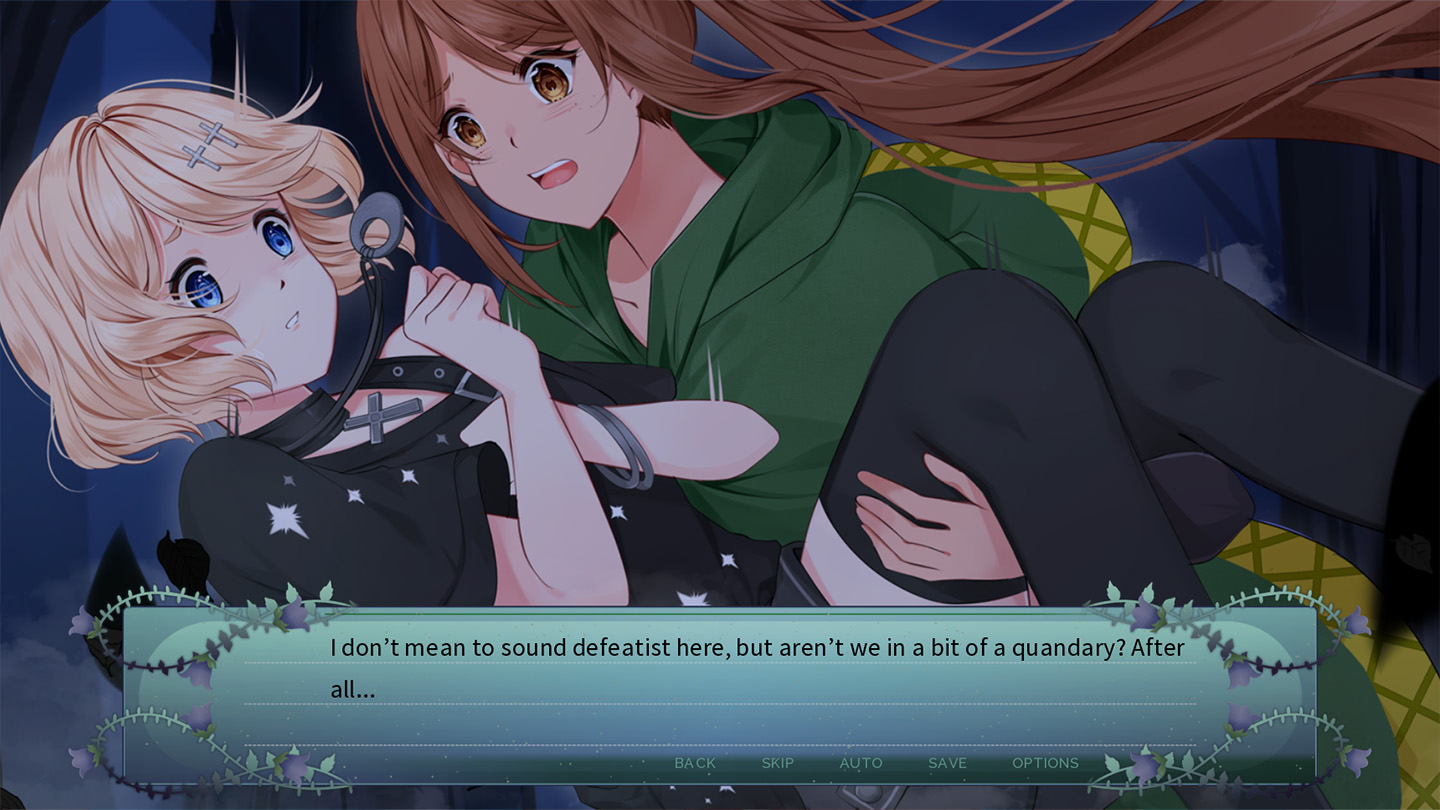Turn on Auto mode
1440x810 pixels.
pos(860,763)
